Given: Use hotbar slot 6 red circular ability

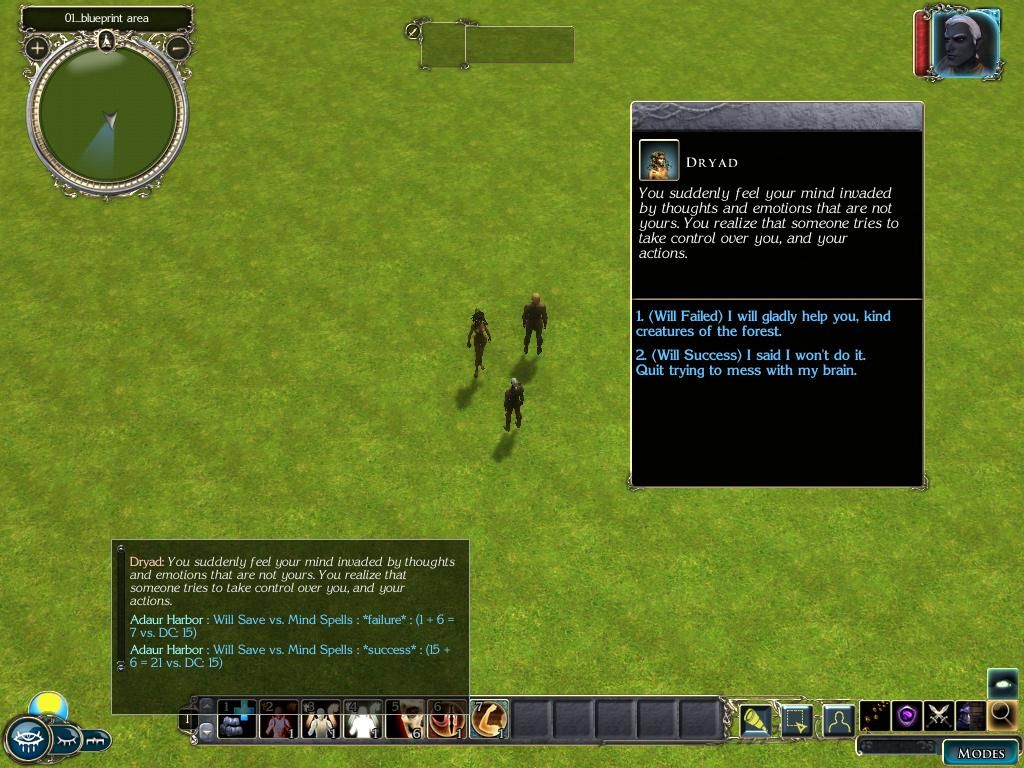Looking at the screenshot, I should pos(448,719).
